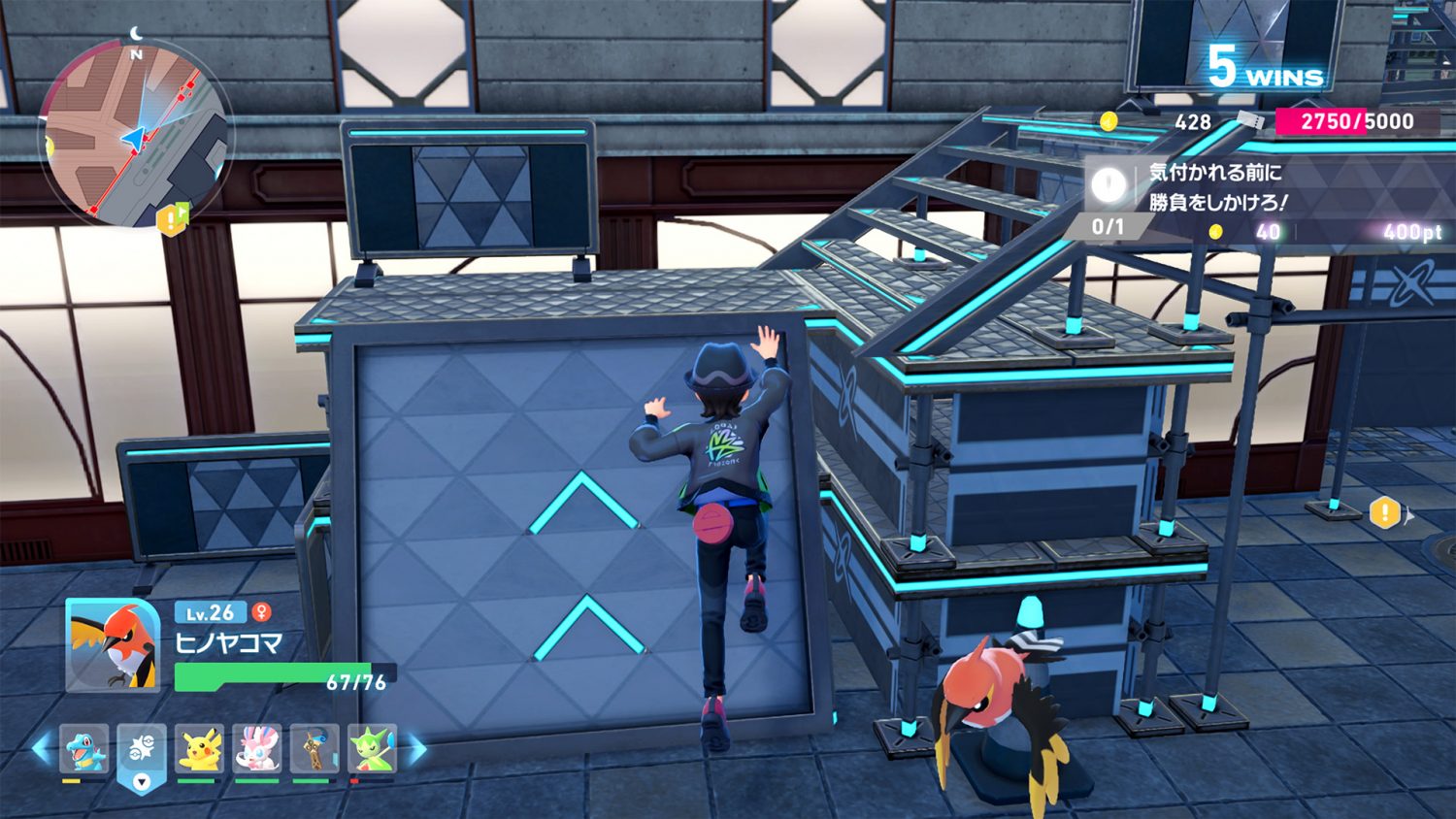Click the right arrow of party bar
The image size is (1456, 819).
tap(415, 748)
